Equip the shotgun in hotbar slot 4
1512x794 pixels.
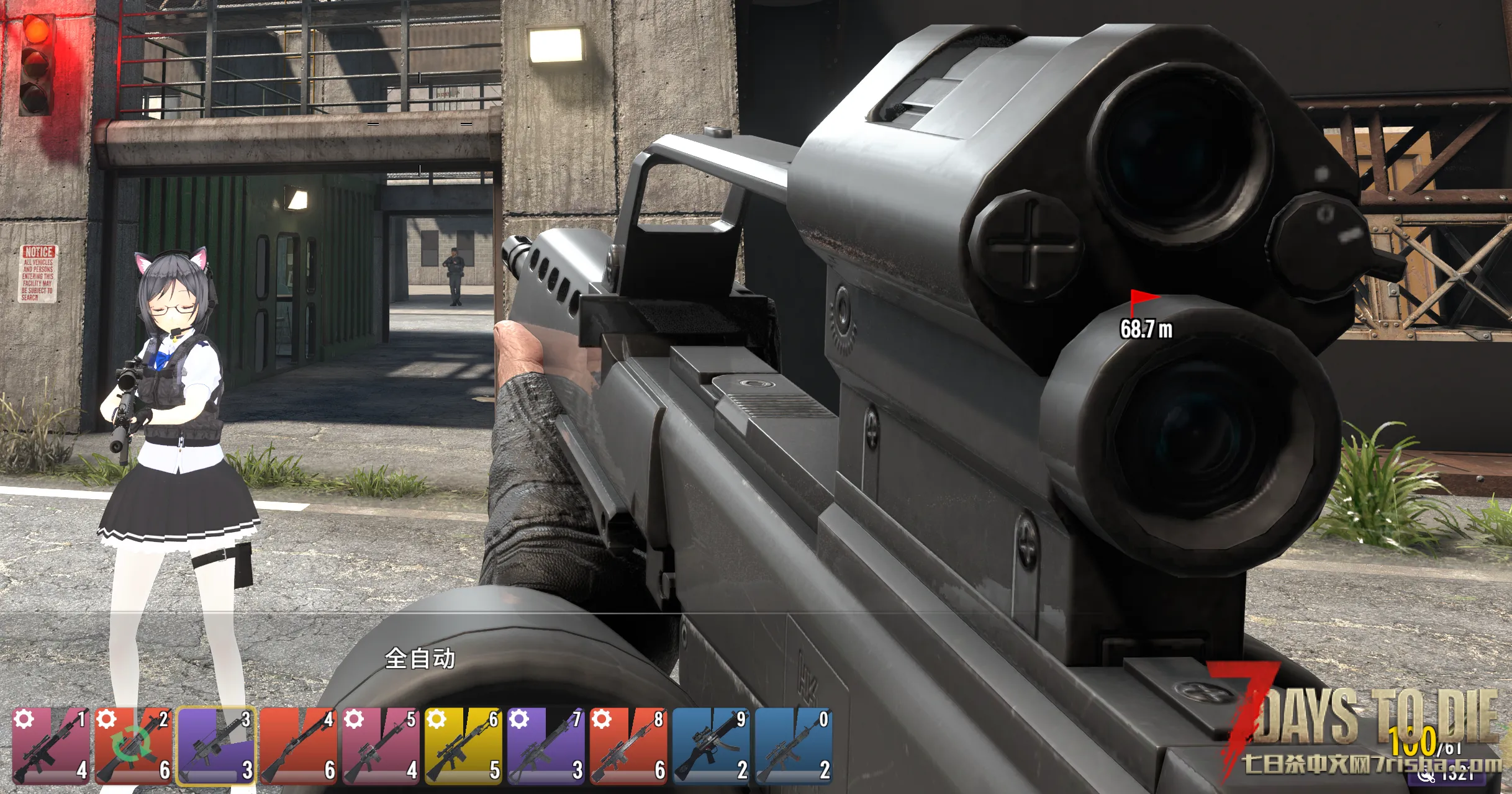299,746
